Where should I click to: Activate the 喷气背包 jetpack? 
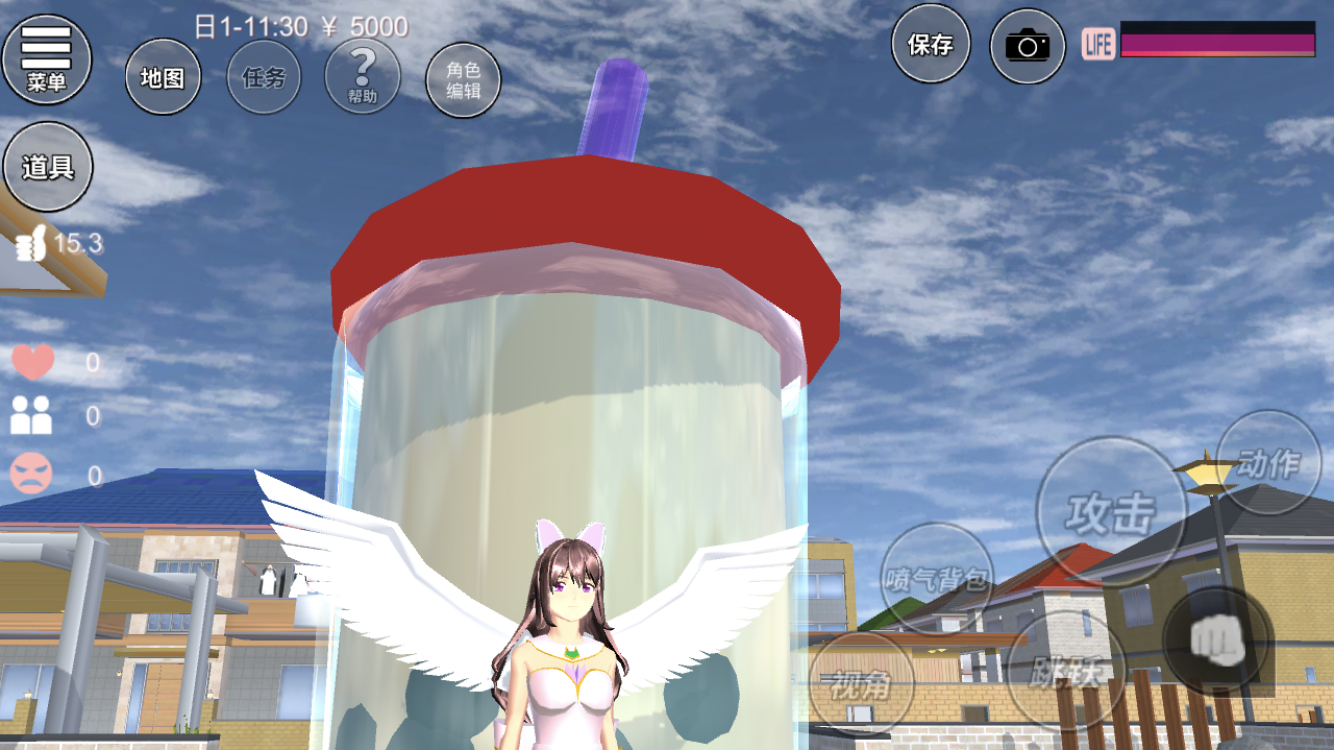[937, 577]
